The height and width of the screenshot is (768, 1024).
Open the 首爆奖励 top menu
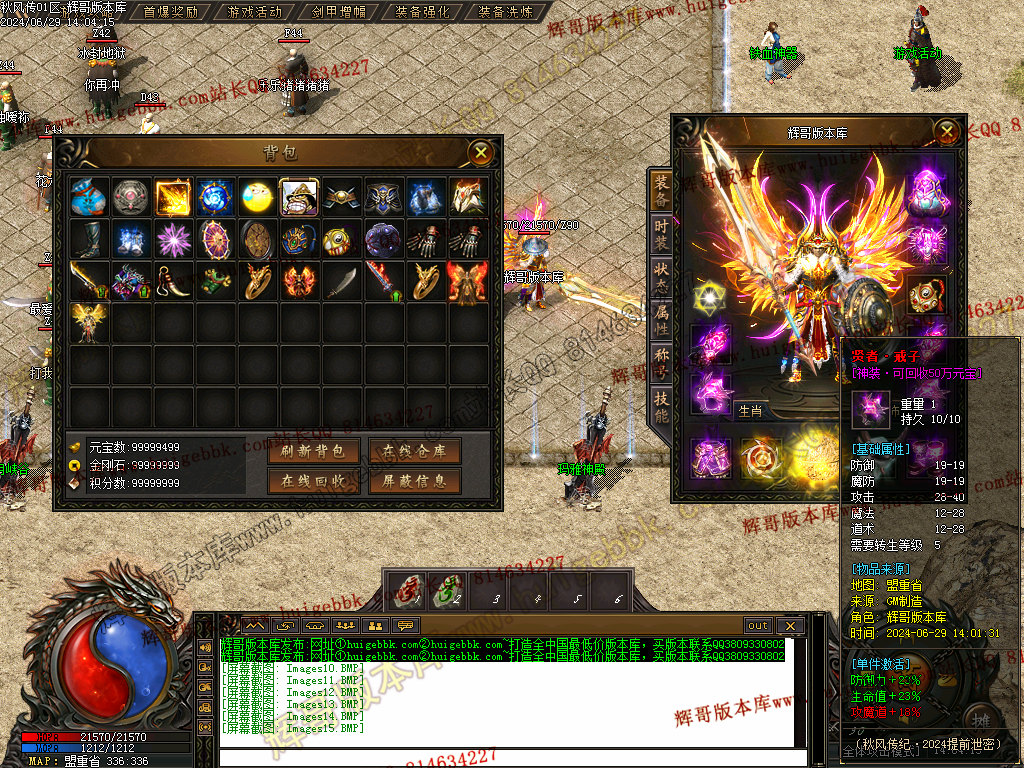coord(170,12)
